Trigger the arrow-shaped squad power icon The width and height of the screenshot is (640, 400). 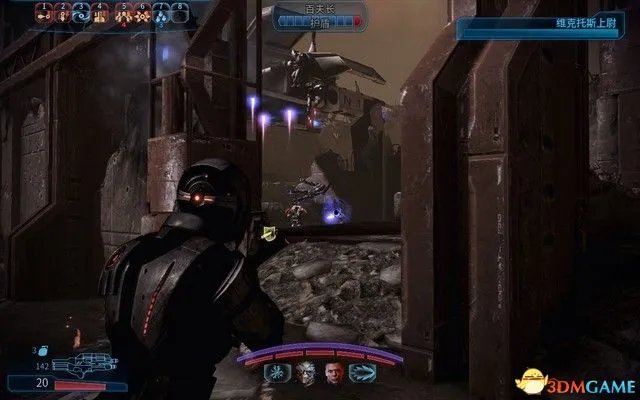tap(363, 375)
